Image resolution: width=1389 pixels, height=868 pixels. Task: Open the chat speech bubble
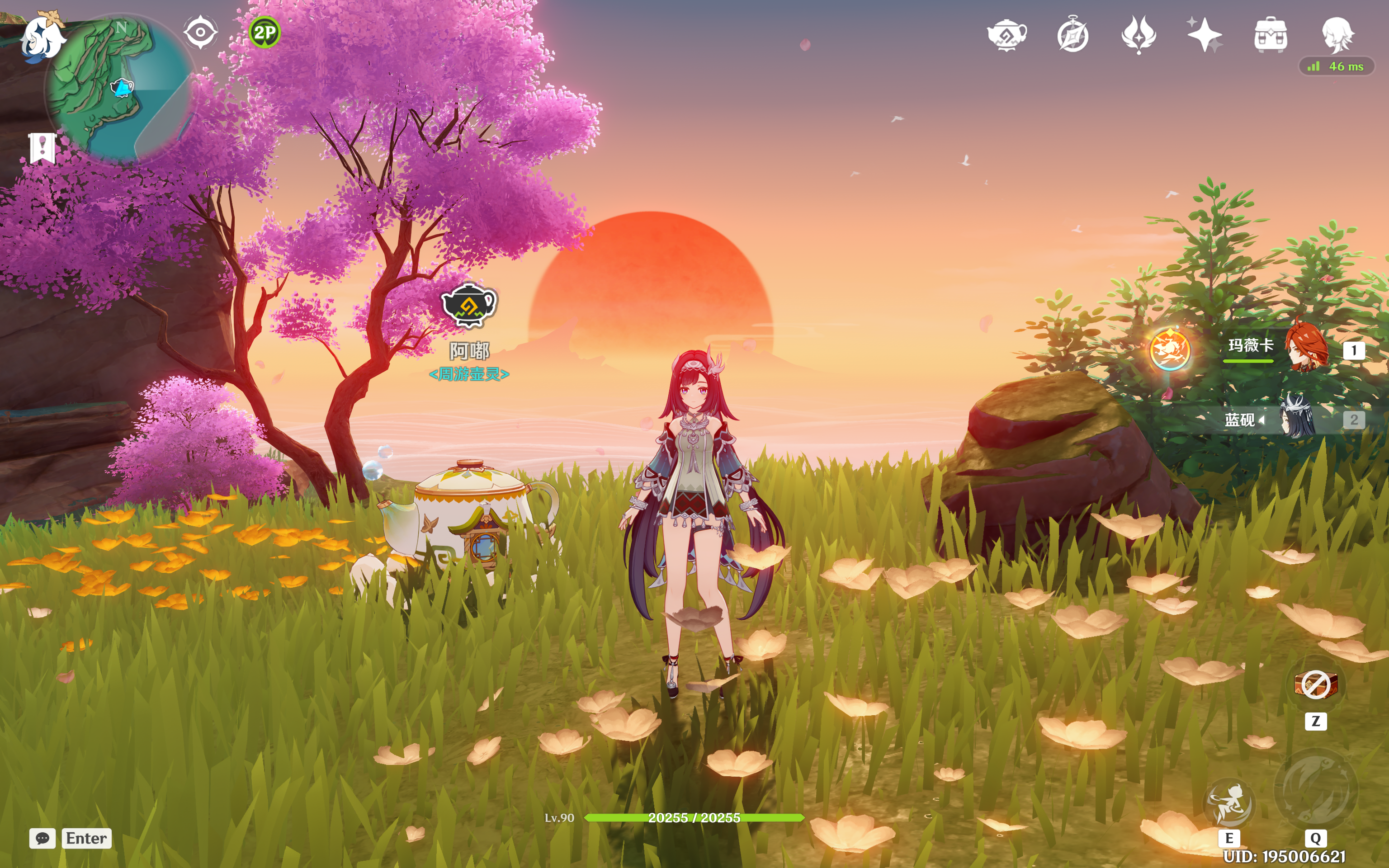pyautogui.click(x=43, y=838)
